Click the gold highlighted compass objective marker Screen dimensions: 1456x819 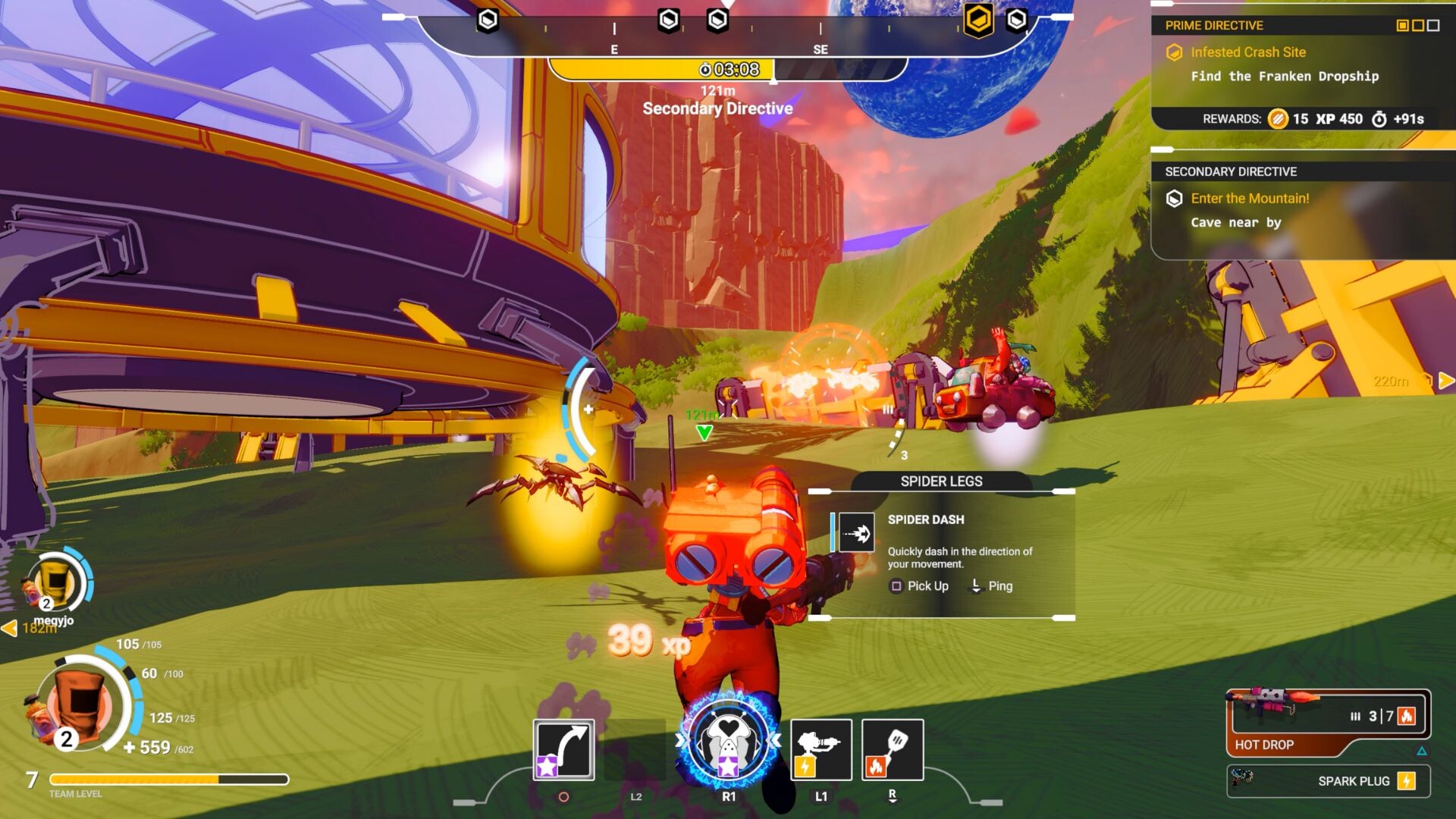point(978,20)
